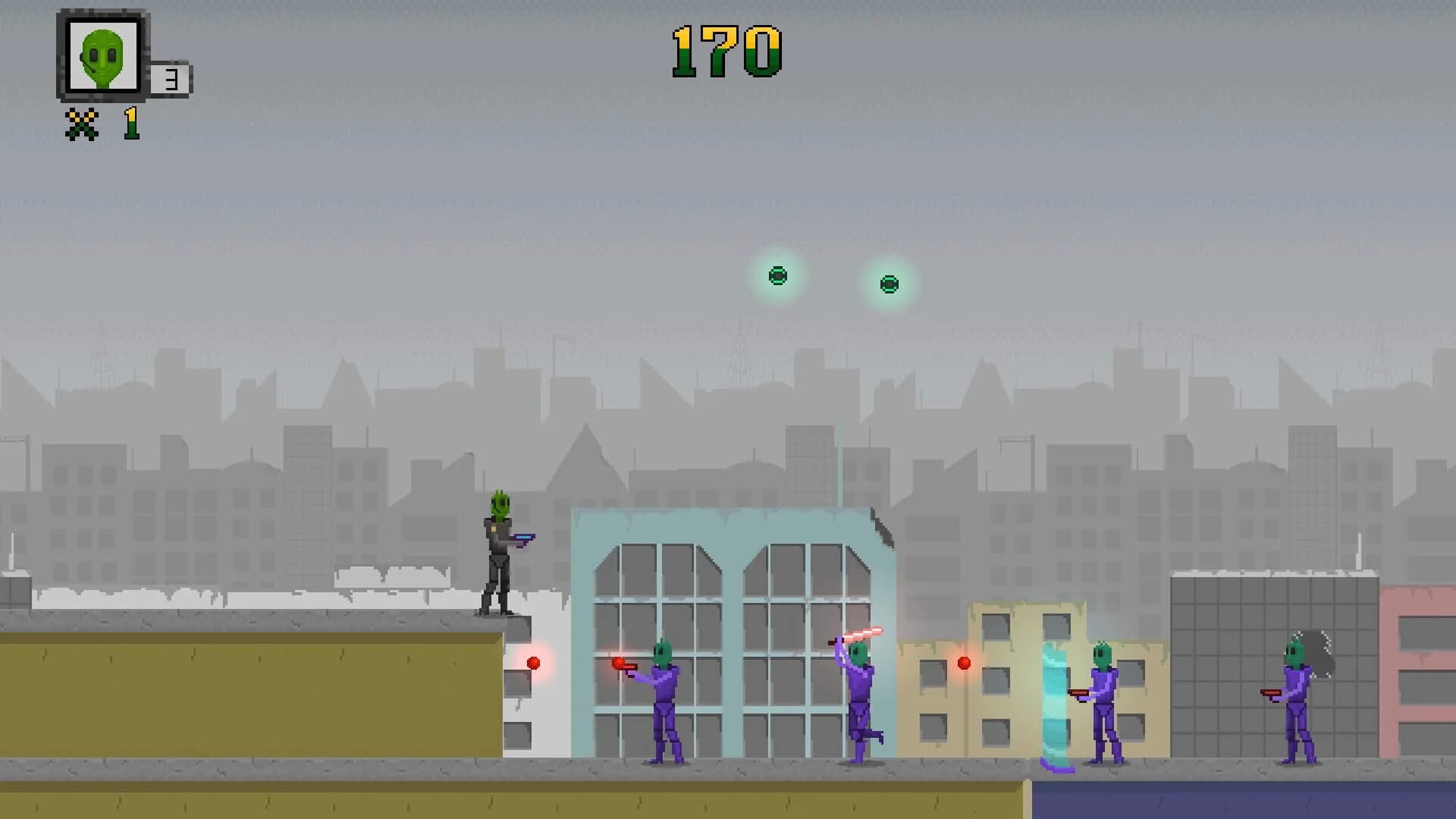Click the player's purple blaster
The image size is (1456, 819).
click(x=525, y=539)
